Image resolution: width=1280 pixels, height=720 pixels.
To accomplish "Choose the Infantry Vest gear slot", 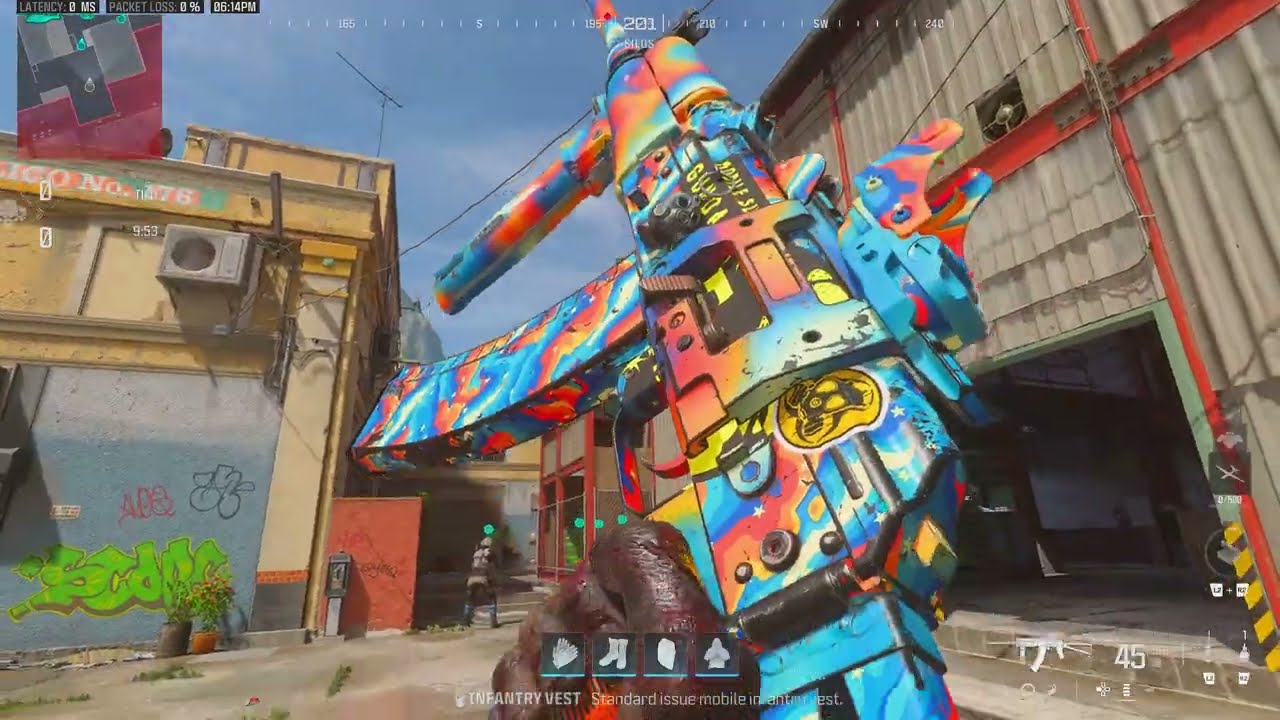I will 665,655.
